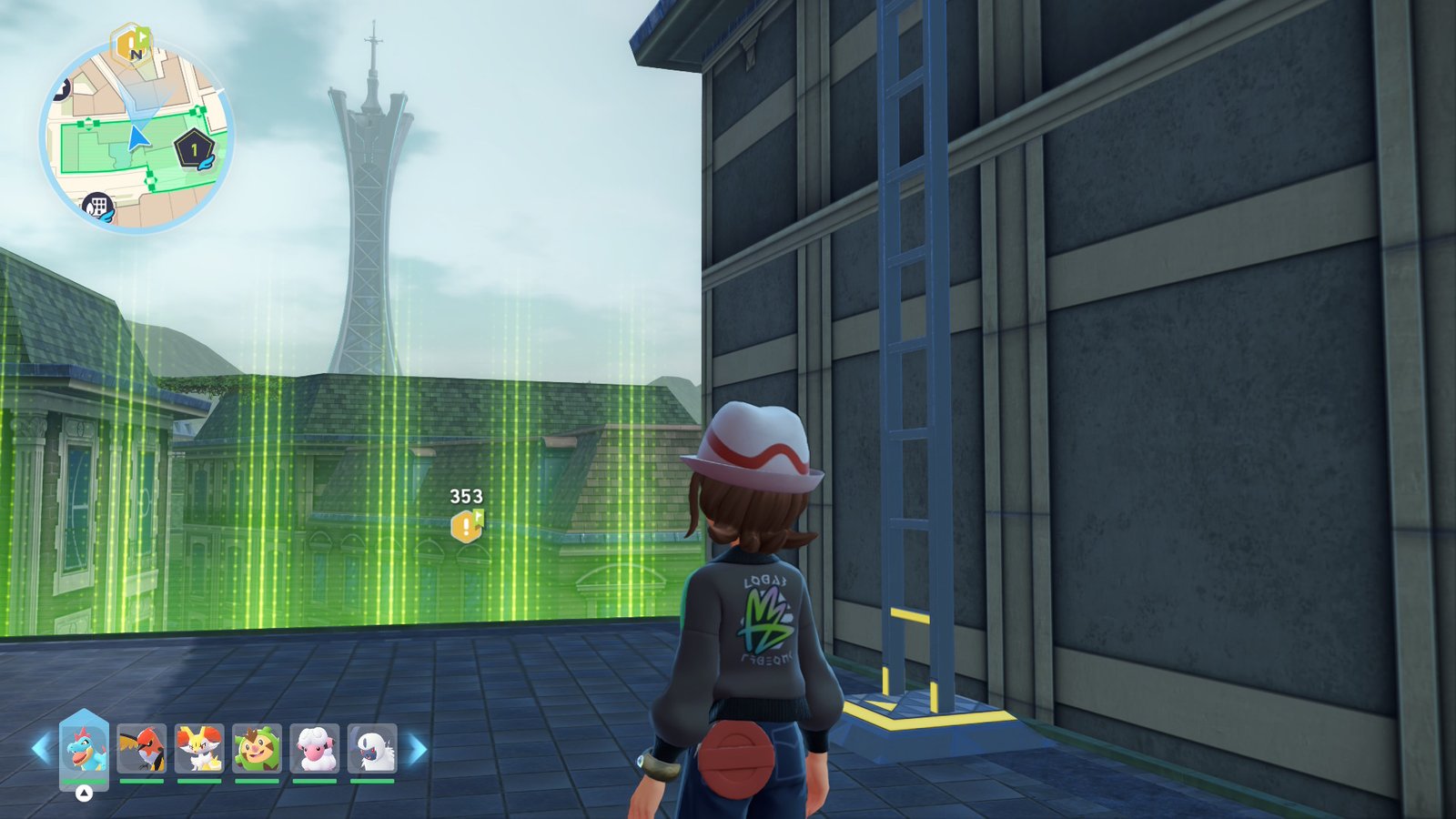Click the building marker on the minimap

(x=98, y=206)
